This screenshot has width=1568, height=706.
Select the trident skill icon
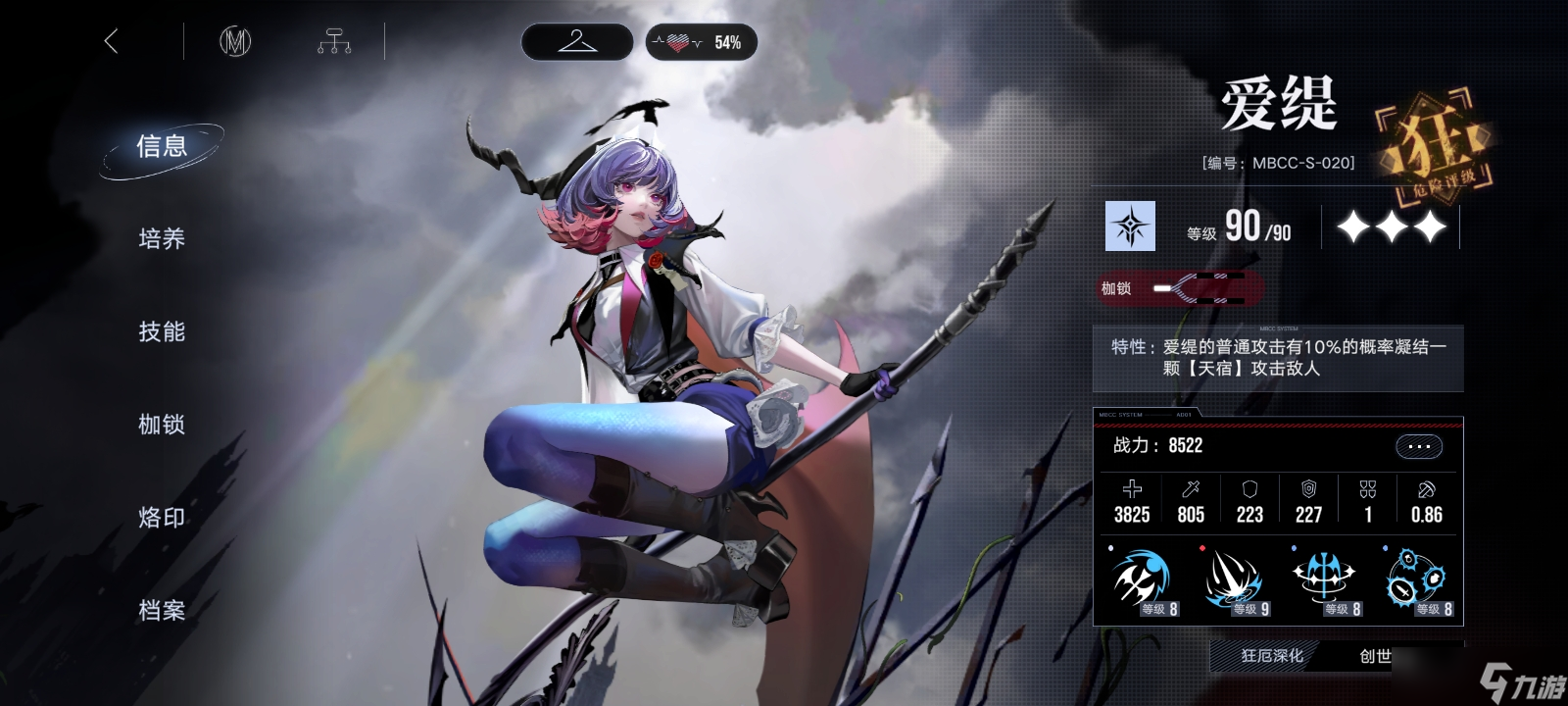1325,580
